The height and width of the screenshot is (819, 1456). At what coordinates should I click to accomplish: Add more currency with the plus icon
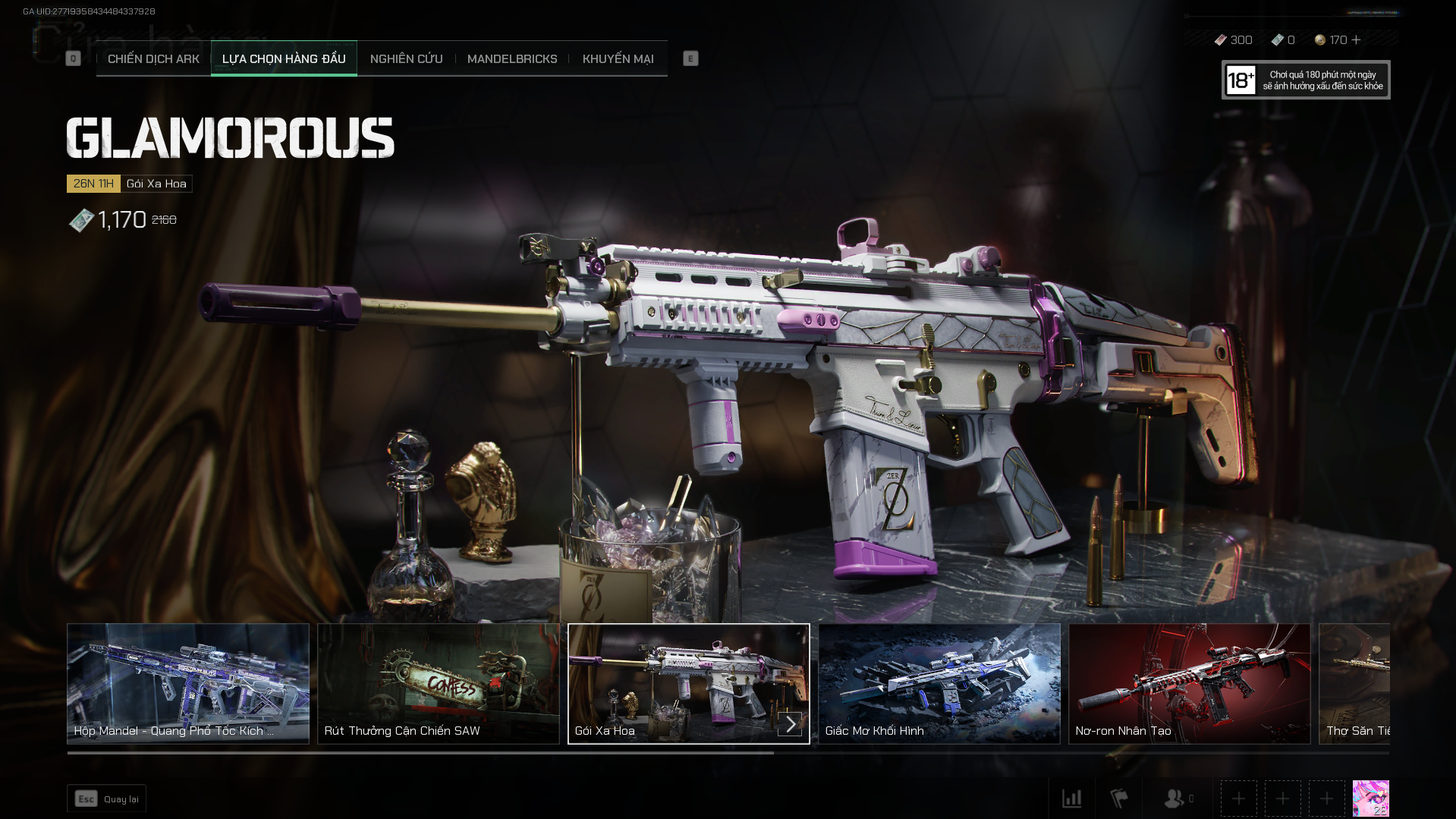[1357, 39]
